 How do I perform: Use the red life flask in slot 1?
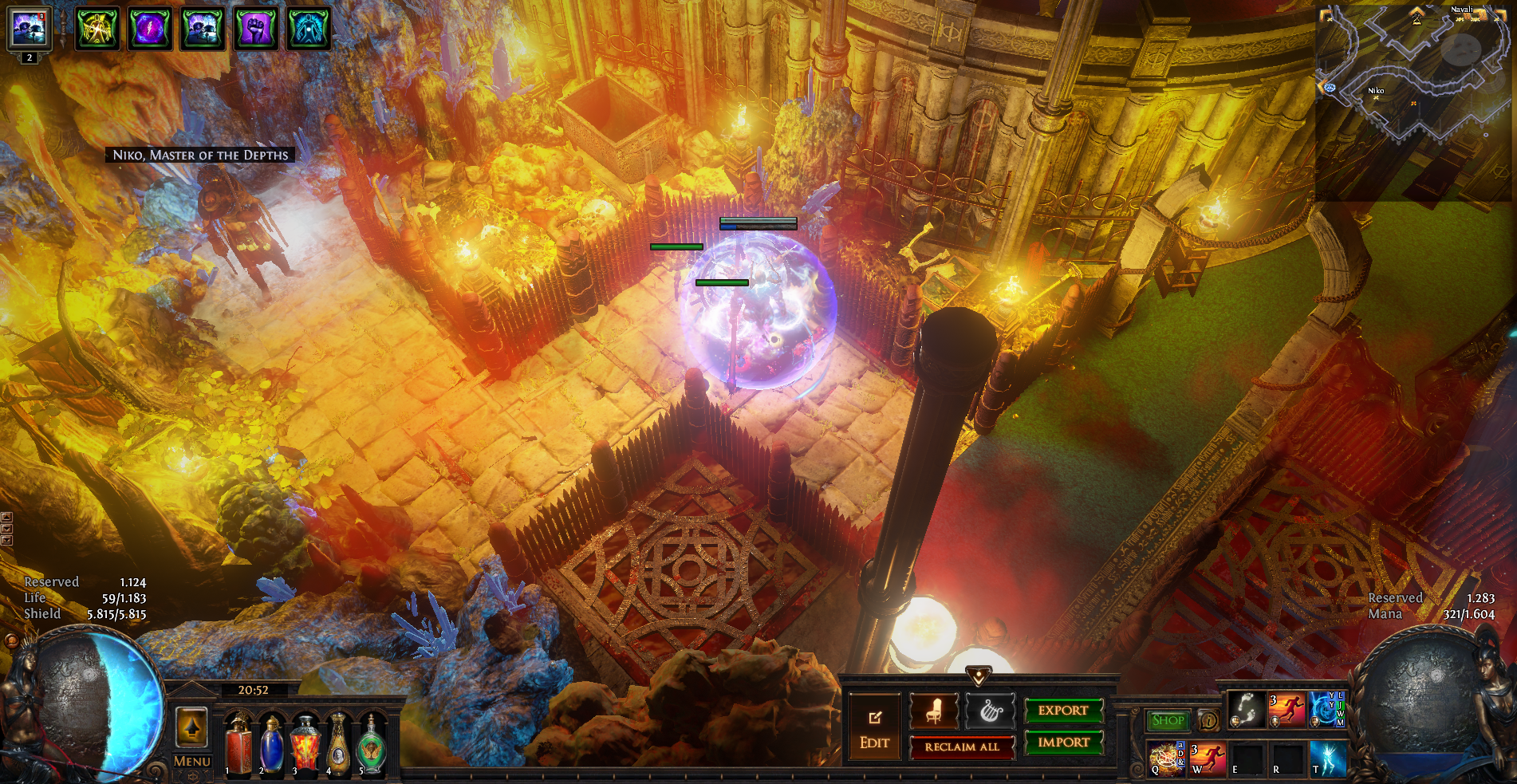point(238,746)
